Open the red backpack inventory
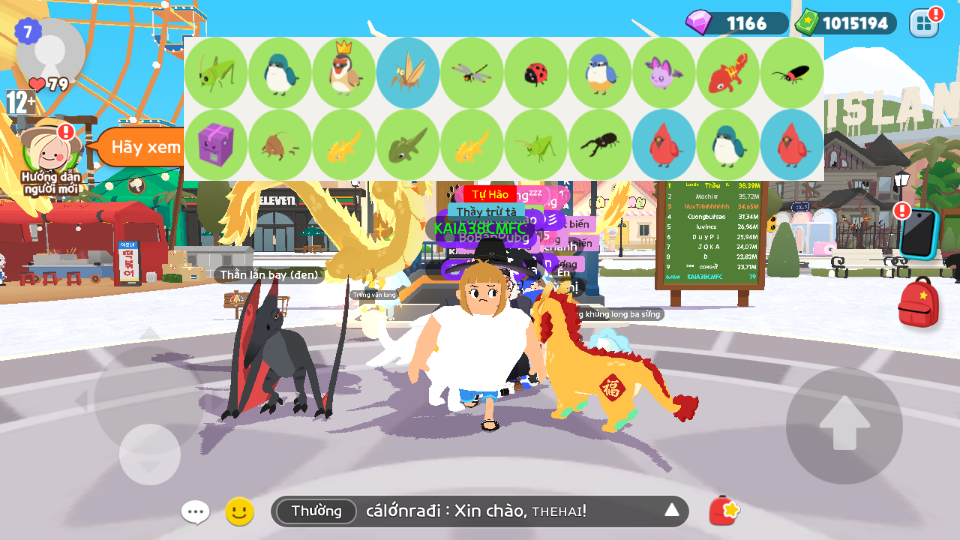Viewport: 960px width, 540px height. 917,303
